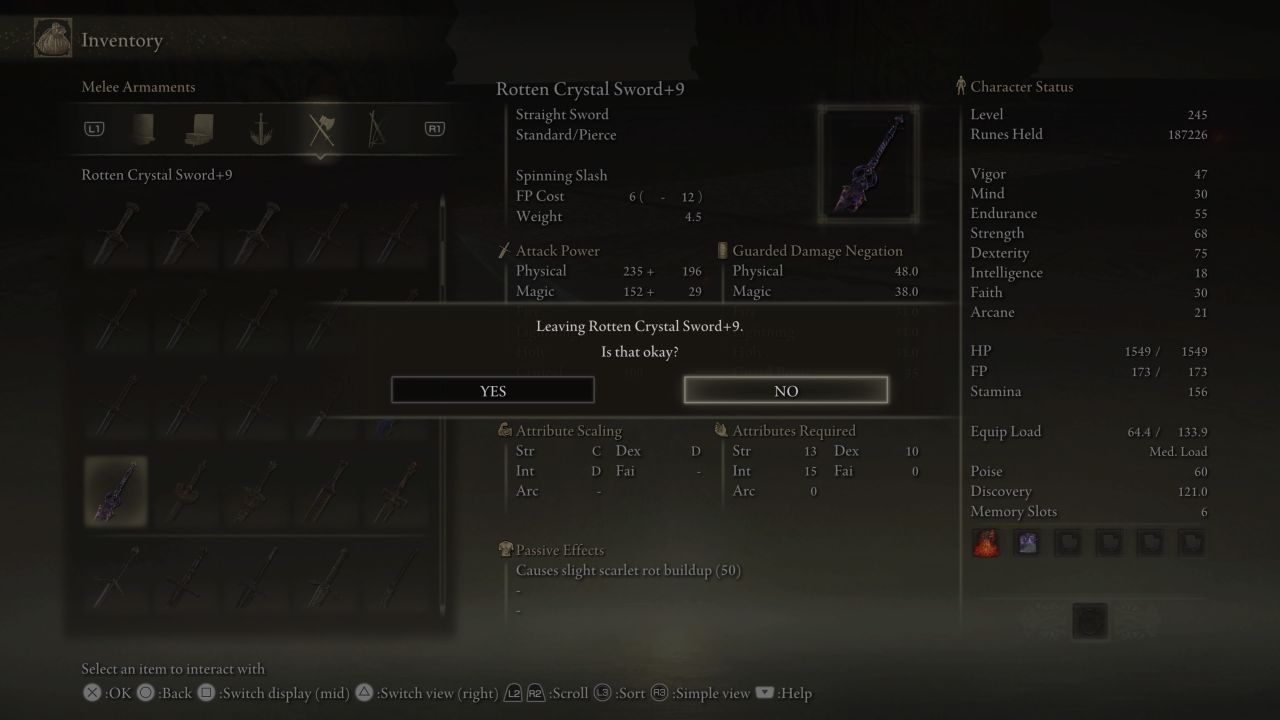The image size is (1280, 720).
Task: Select the fire incantation memory slot
Action: (x=986, y=542)
